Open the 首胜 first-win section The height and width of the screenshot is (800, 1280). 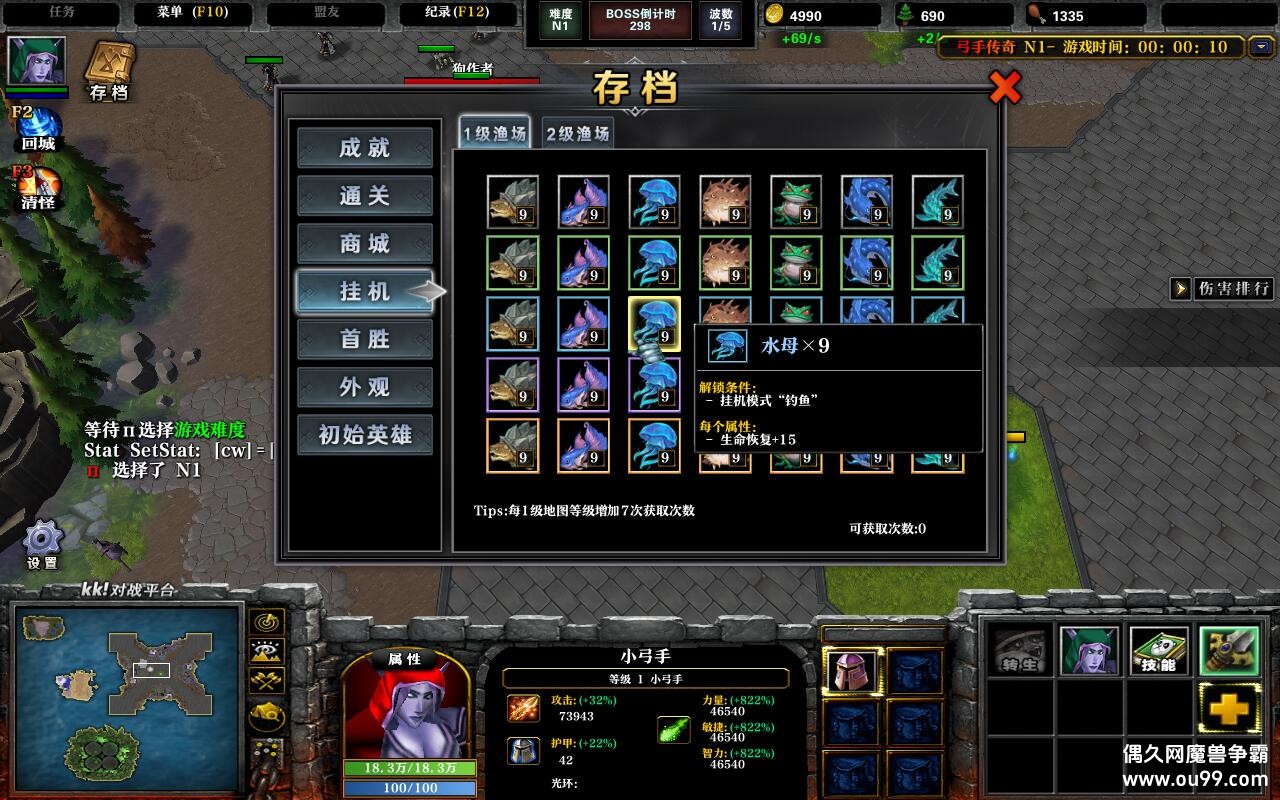coord(365,339)
